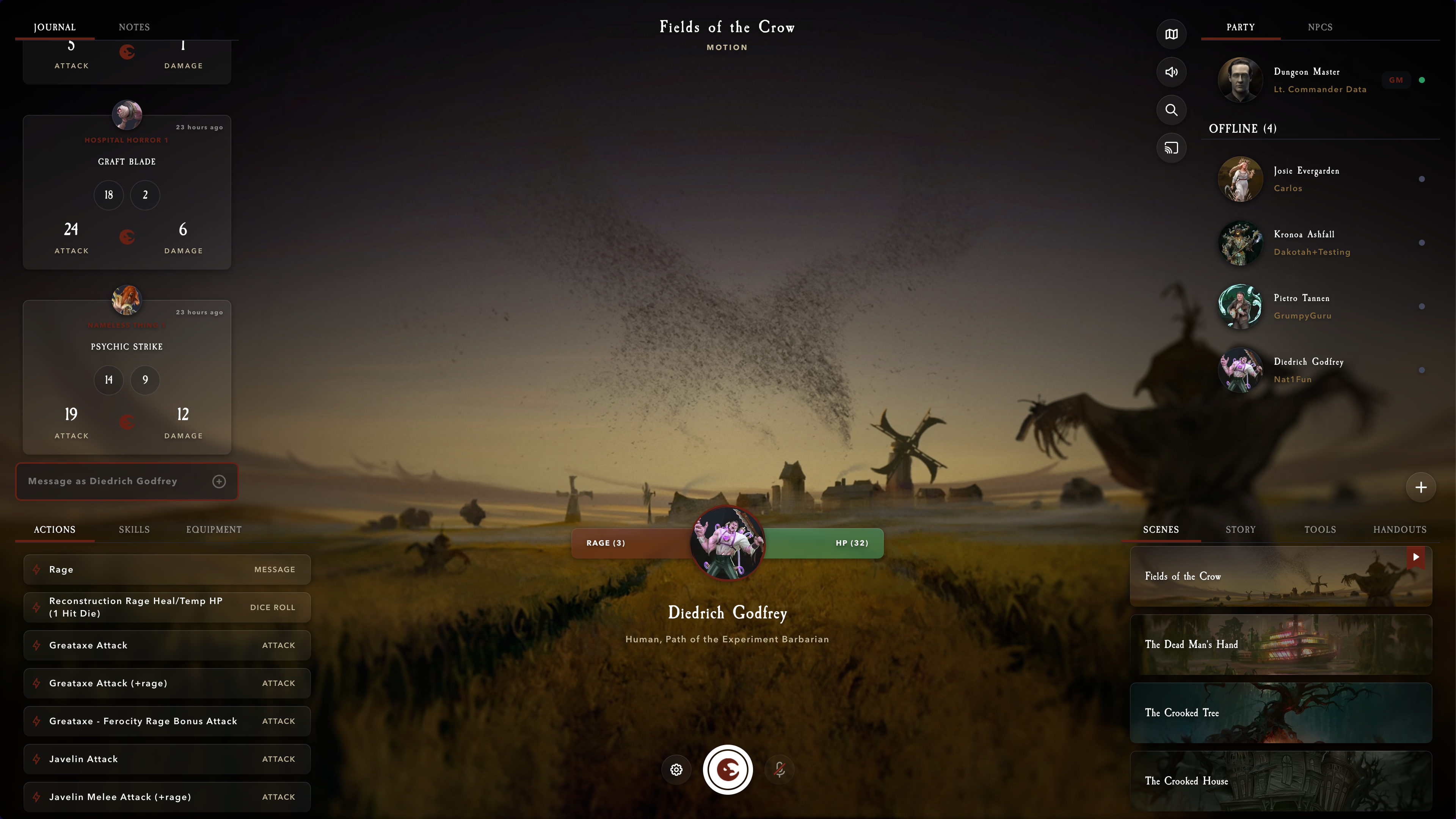Open the gear settings button
This screenshot has width=1456, height=819.
coord(676,769)
